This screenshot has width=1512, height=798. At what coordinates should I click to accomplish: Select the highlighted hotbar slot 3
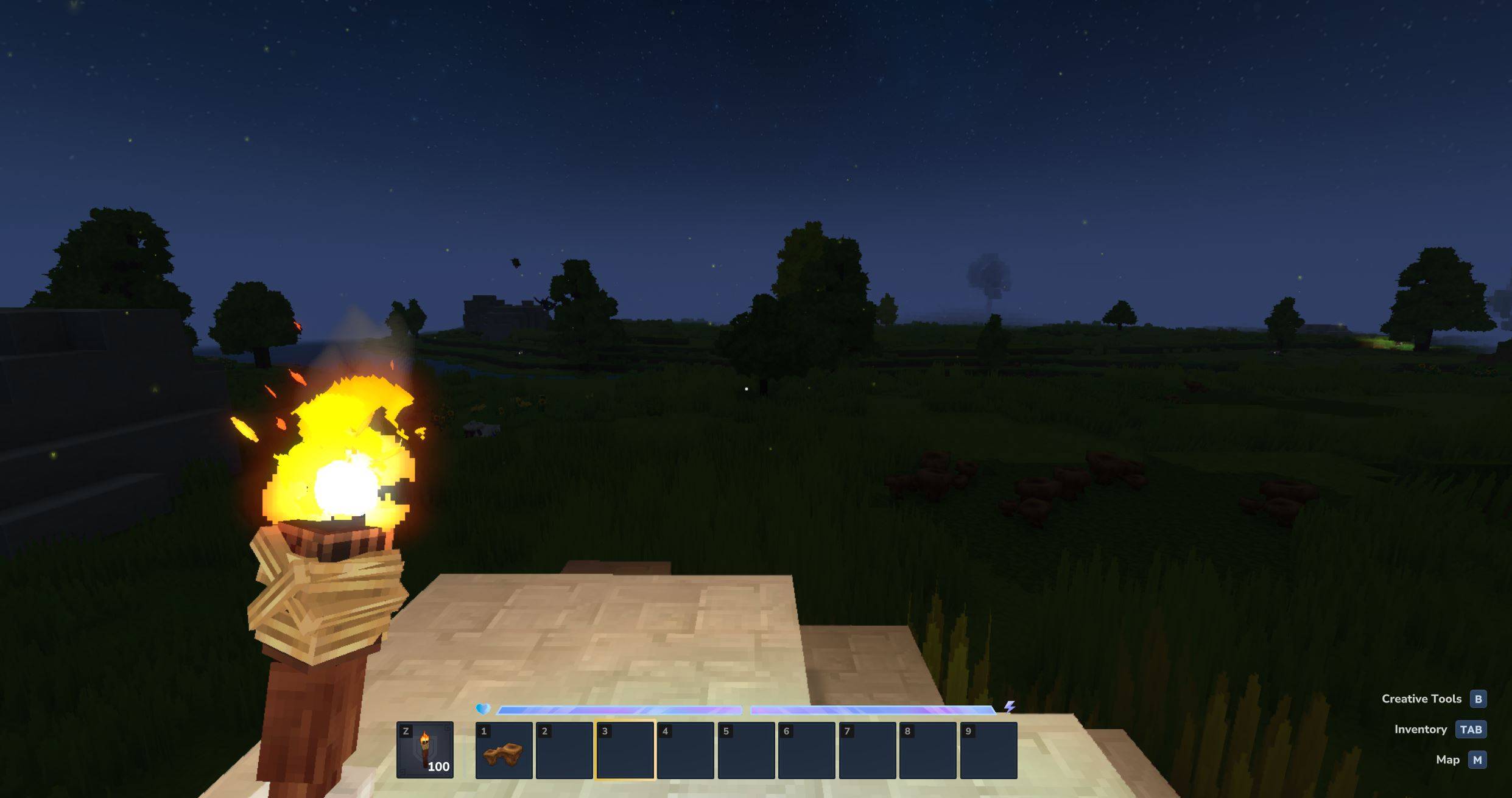click(625, 751)
